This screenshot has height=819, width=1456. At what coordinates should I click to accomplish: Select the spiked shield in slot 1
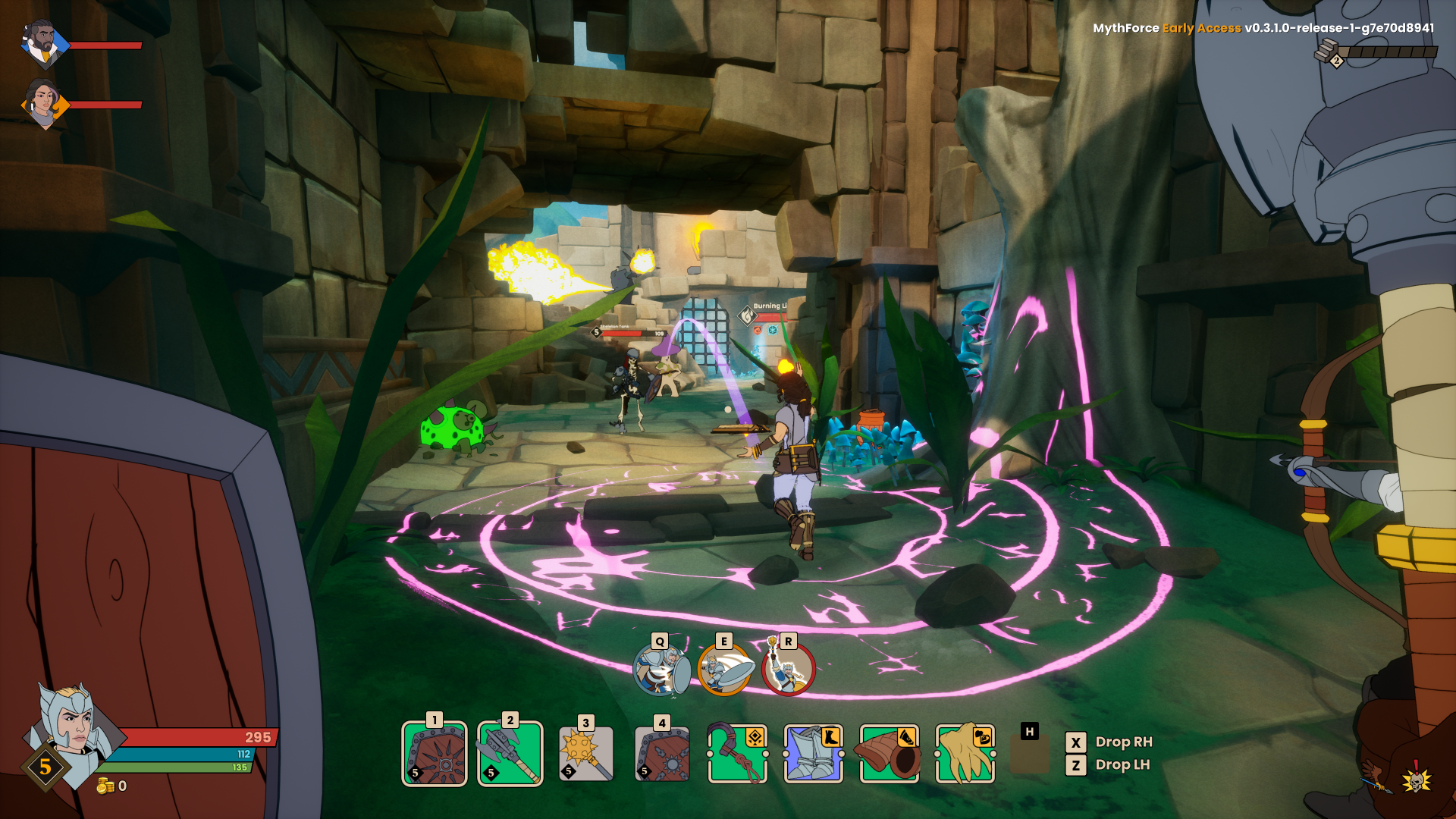click(435, 754)
